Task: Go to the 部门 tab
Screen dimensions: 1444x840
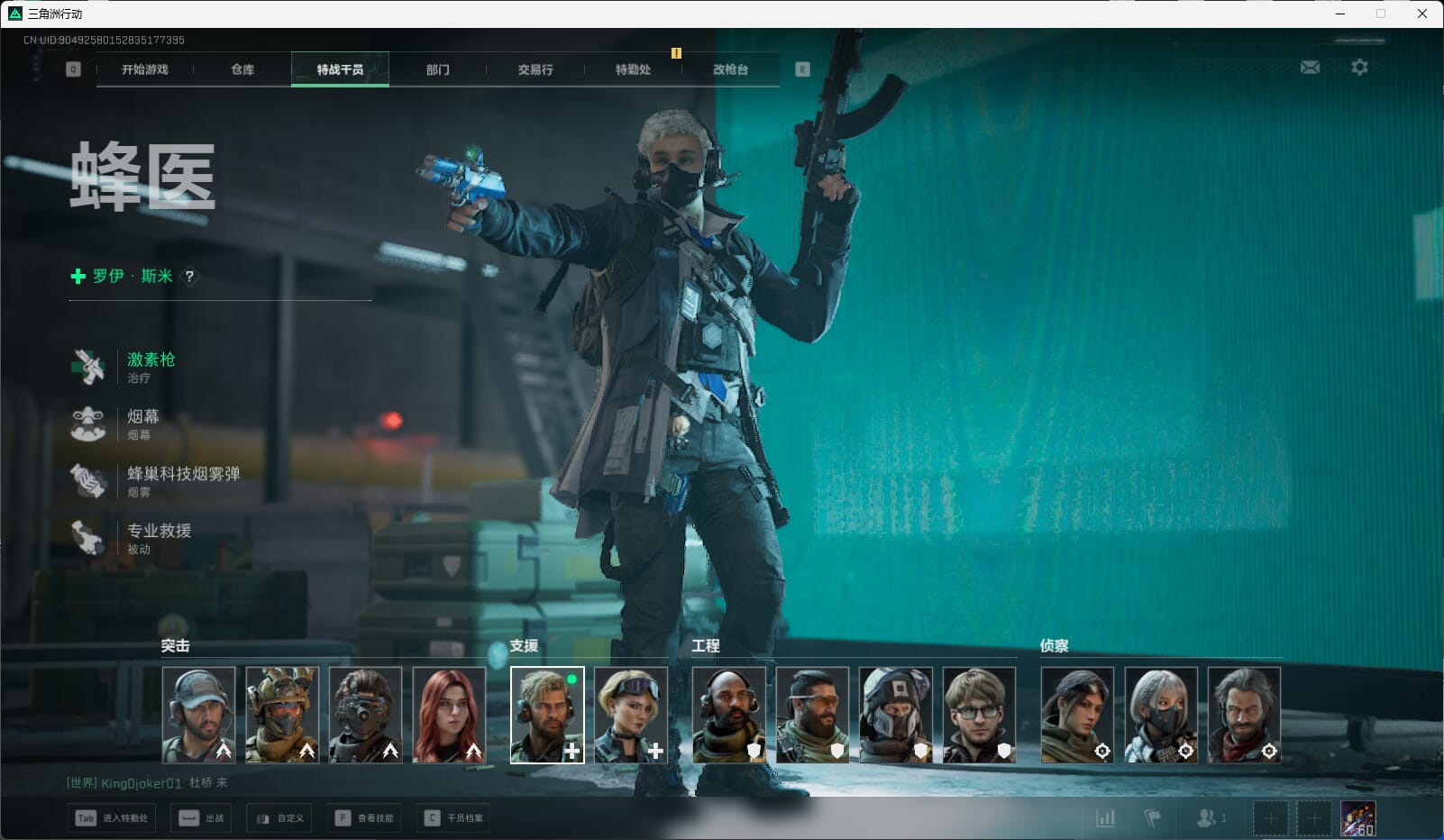Action: coord(438,69)
